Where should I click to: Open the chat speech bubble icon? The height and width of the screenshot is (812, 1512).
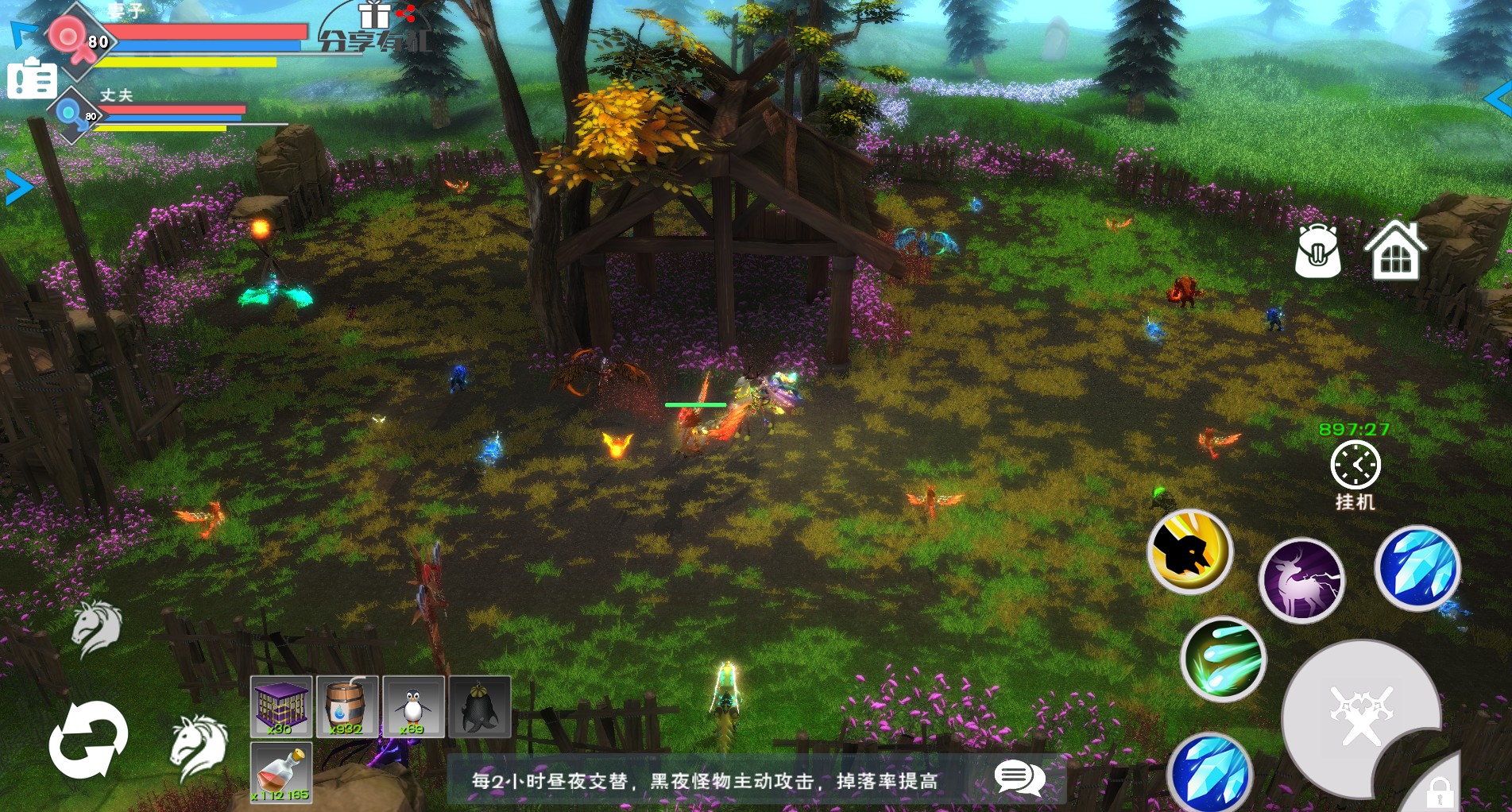1019,778
